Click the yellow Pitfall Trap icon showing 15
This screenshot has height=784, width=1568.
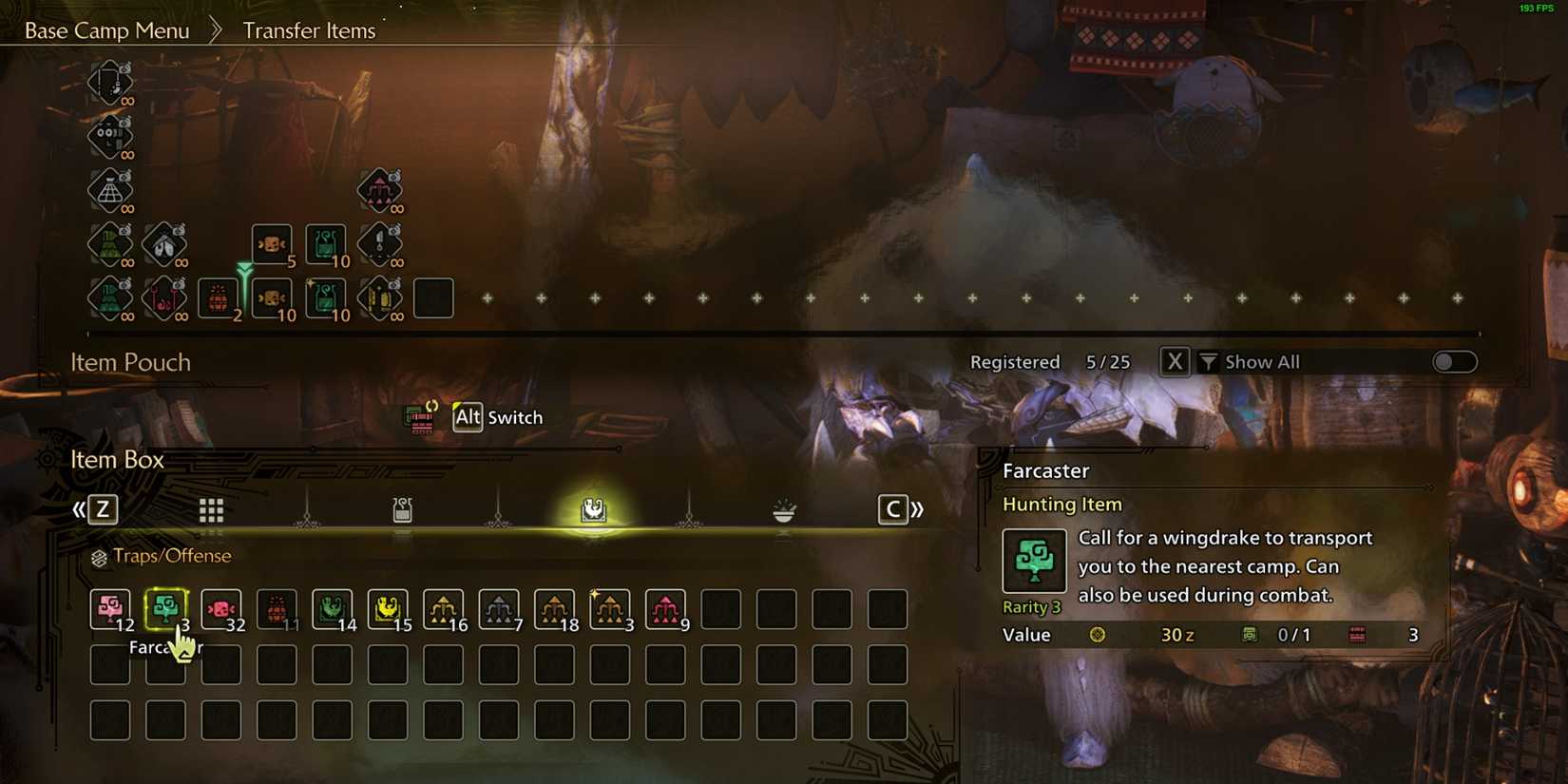(x=388, y=608)
